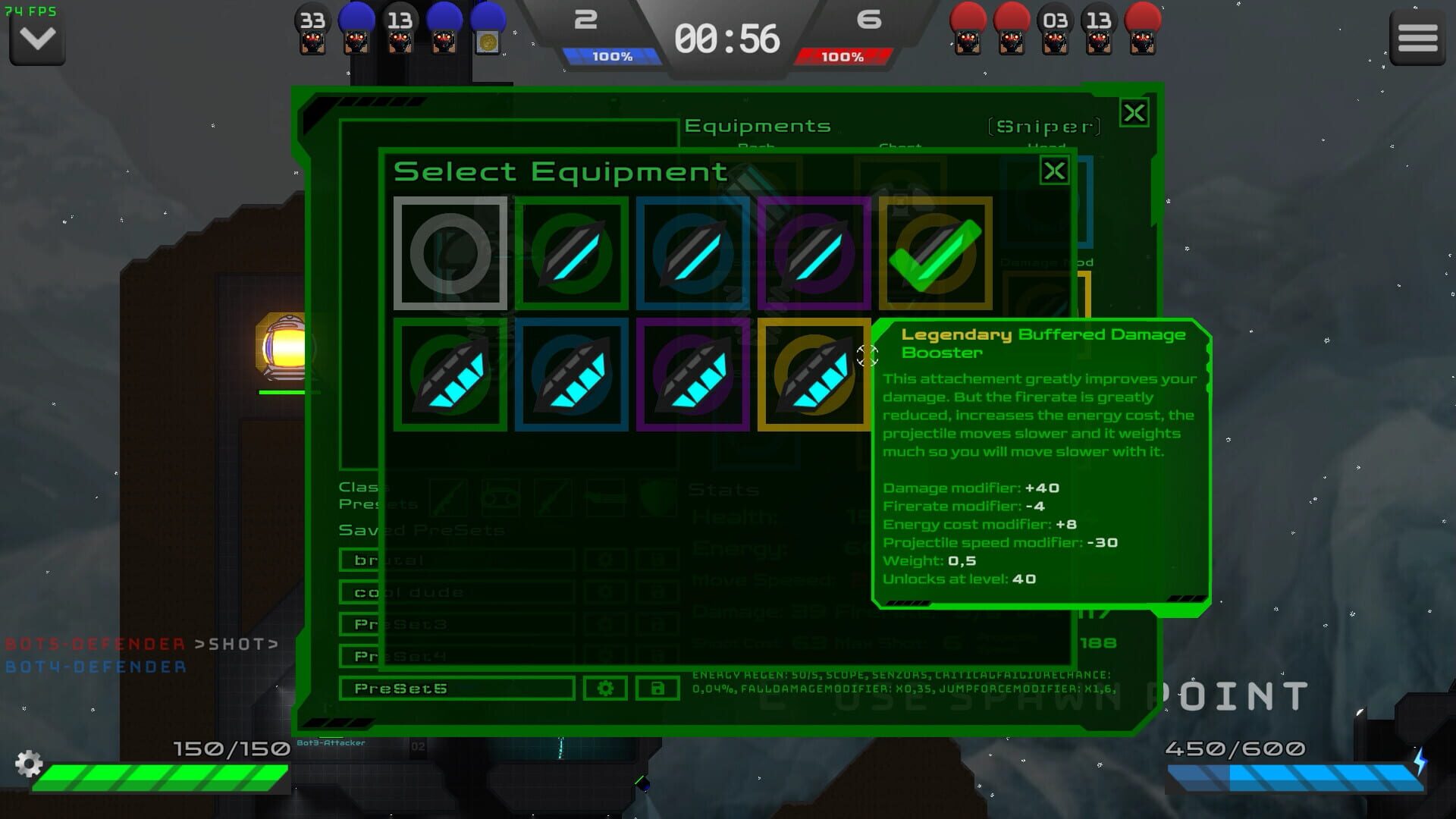Toggle the purple epic damage booster
1456x819 pixels.
click(692, 375)
